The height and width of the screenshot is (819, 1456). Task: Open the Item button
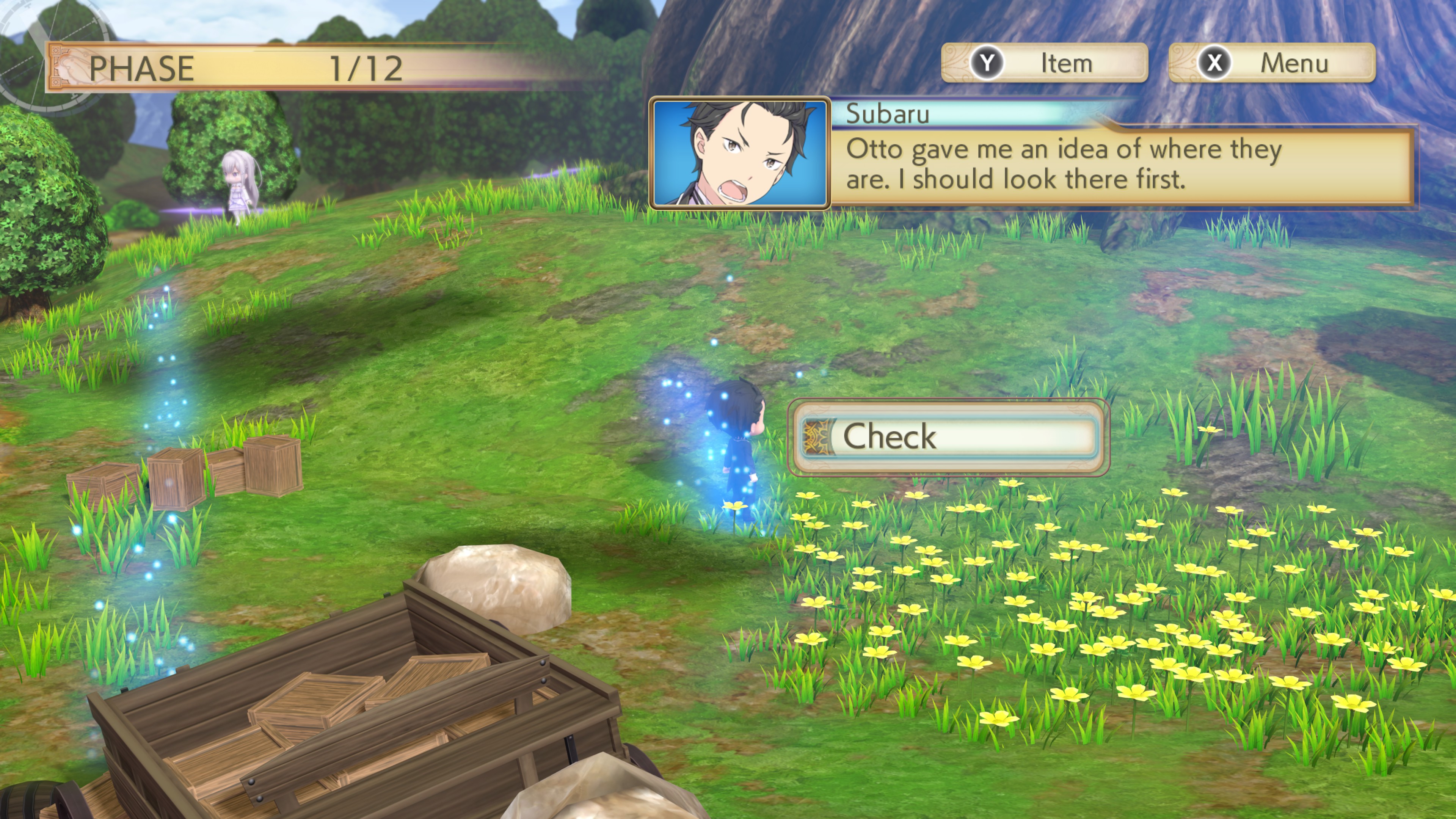pyautogui.click(x=1045, y=63)
